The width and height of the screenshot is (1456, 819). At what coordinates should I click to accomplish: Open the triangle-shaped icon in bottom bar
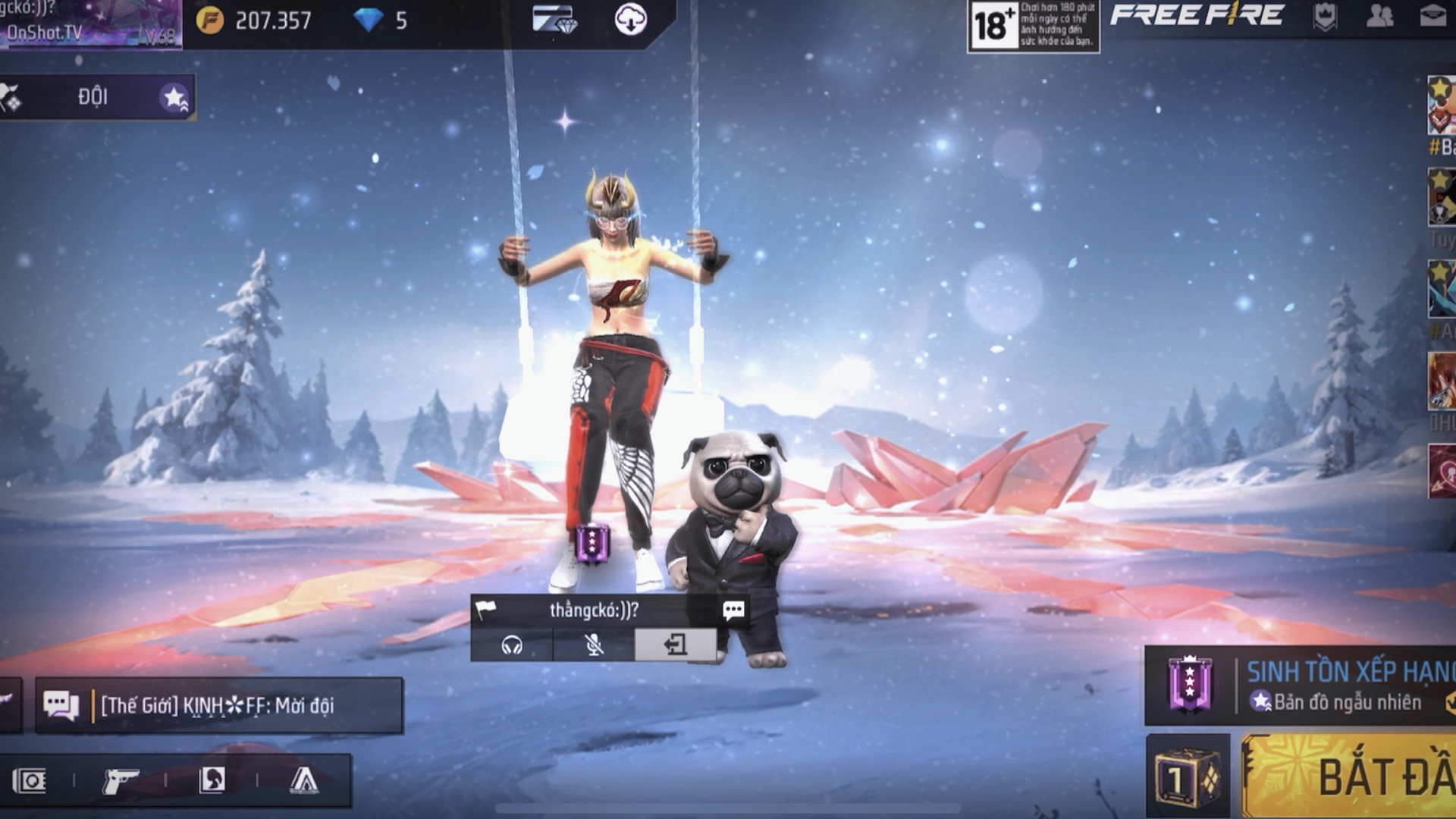coord(304,780)
